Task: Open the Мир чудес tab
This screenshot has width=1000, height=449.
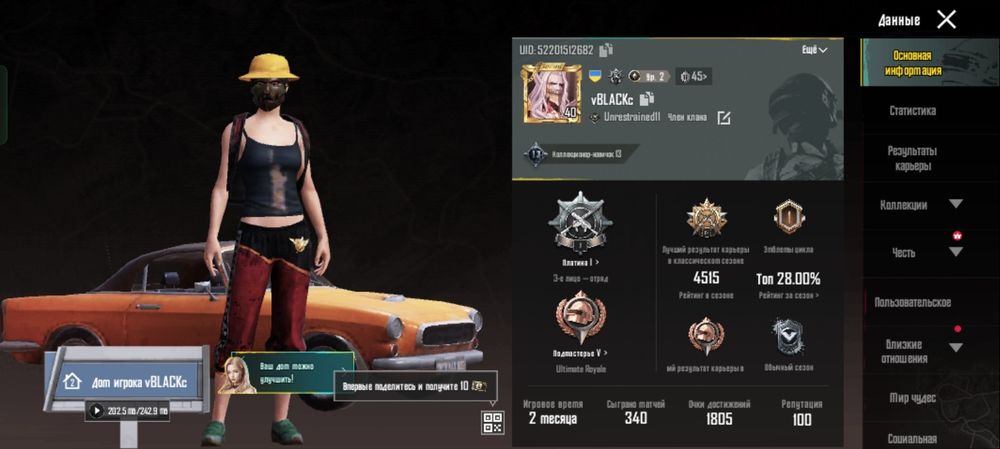Action: coord(912,398)
